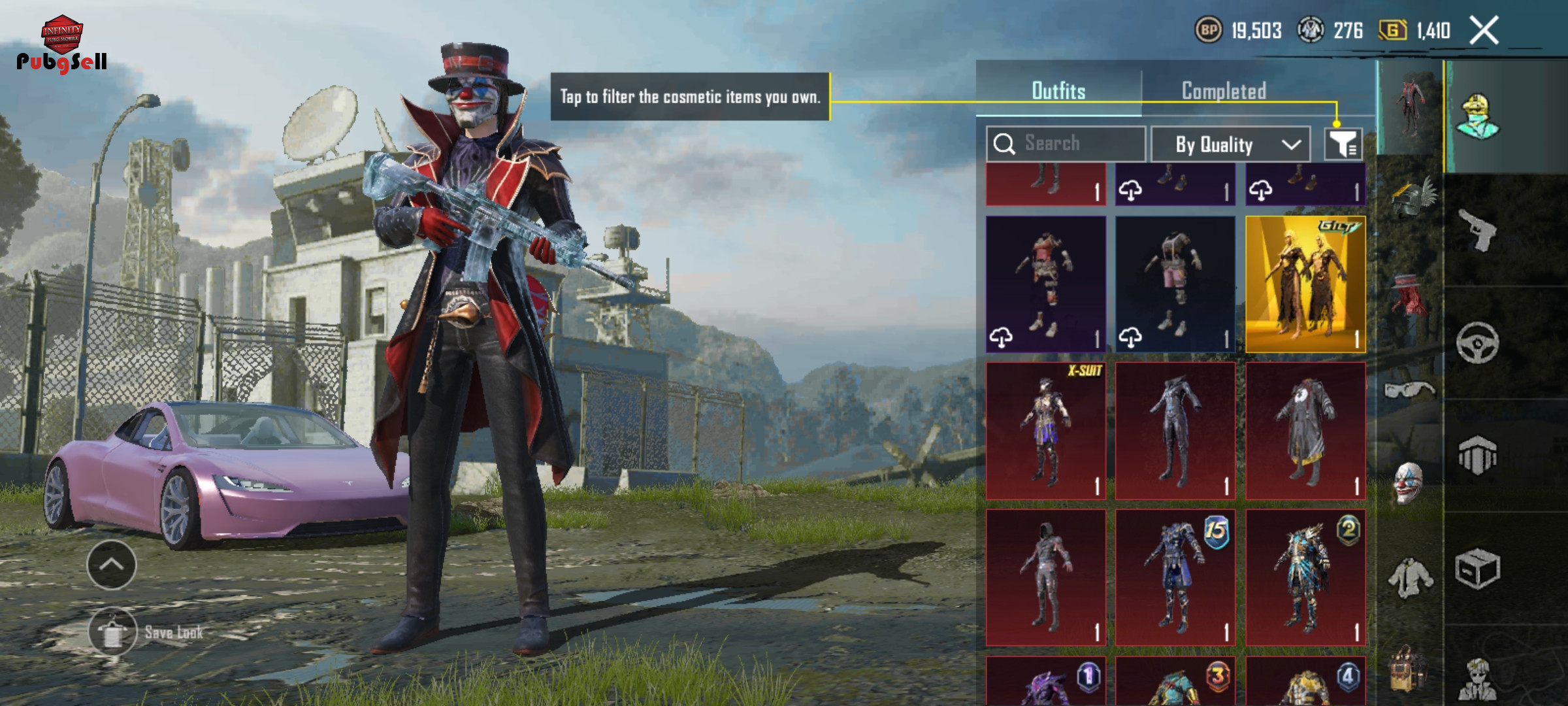This screenshot has width=1568, height=706.
Task: Choose the X-SUIT outfit tile
Action: (x=1045, y=431)
